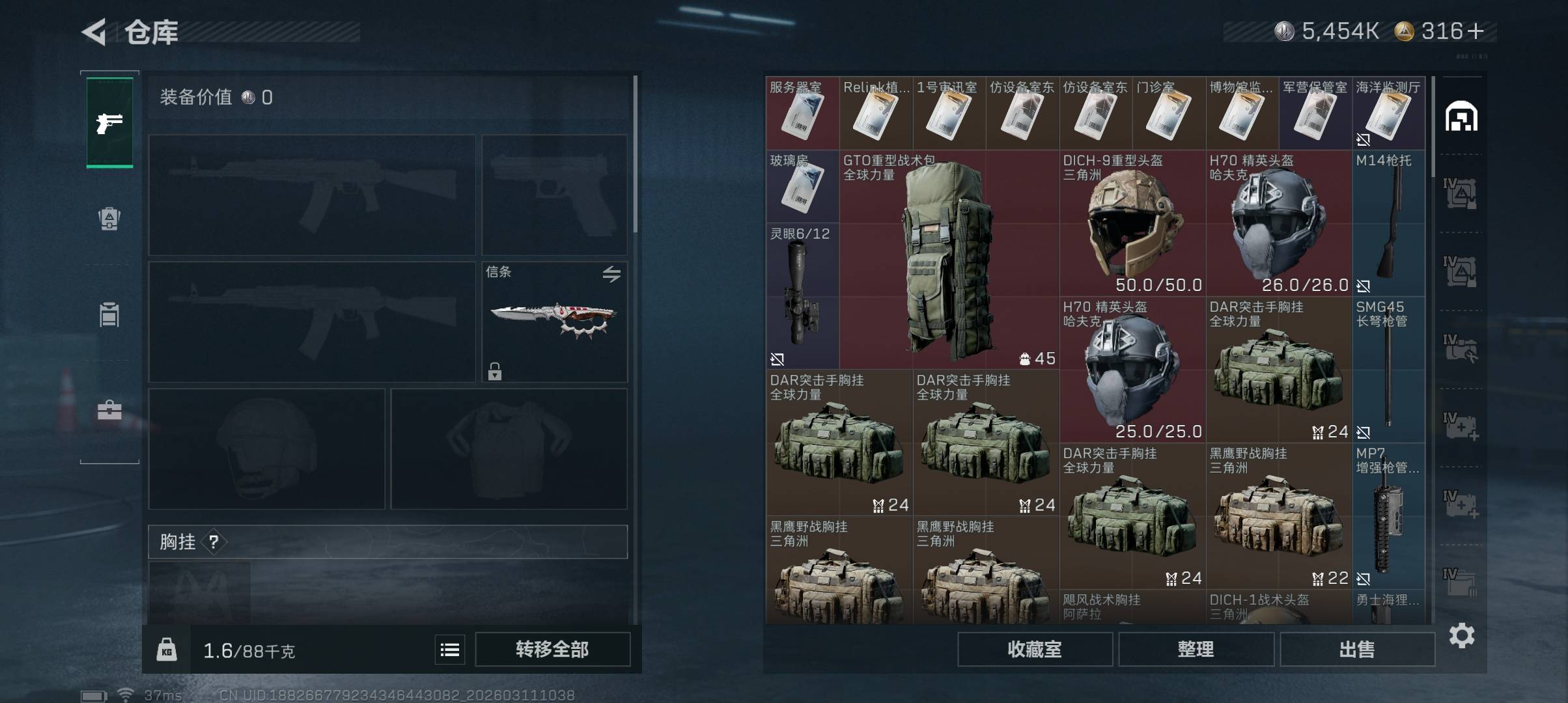1568x703 pixels.
Task: Switch to the backpack tab
Action: point(109,219)
